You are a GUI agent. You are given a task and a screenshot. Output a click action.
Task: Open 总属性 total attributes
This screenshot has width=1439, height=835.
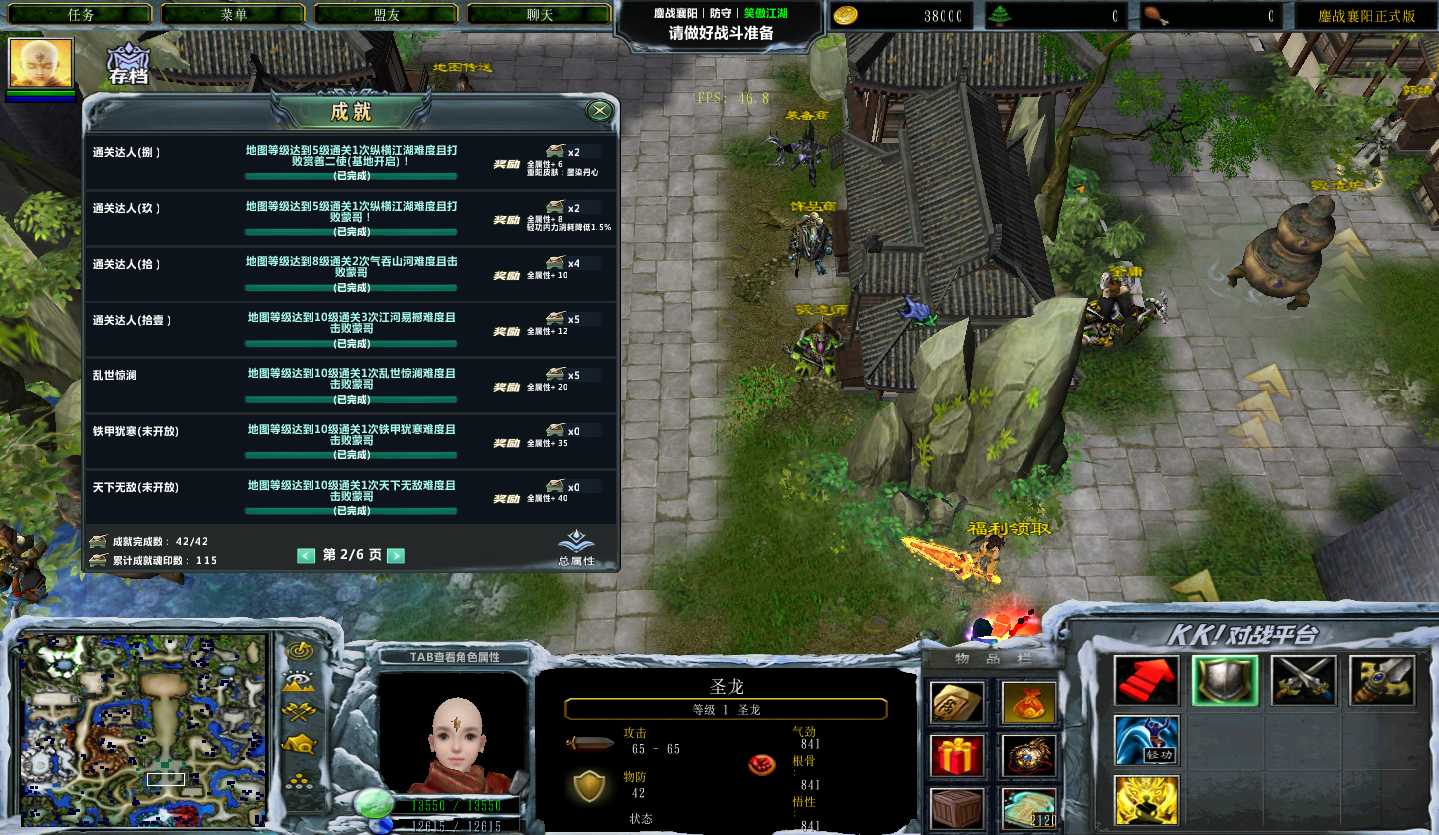[x=576, y=547]
